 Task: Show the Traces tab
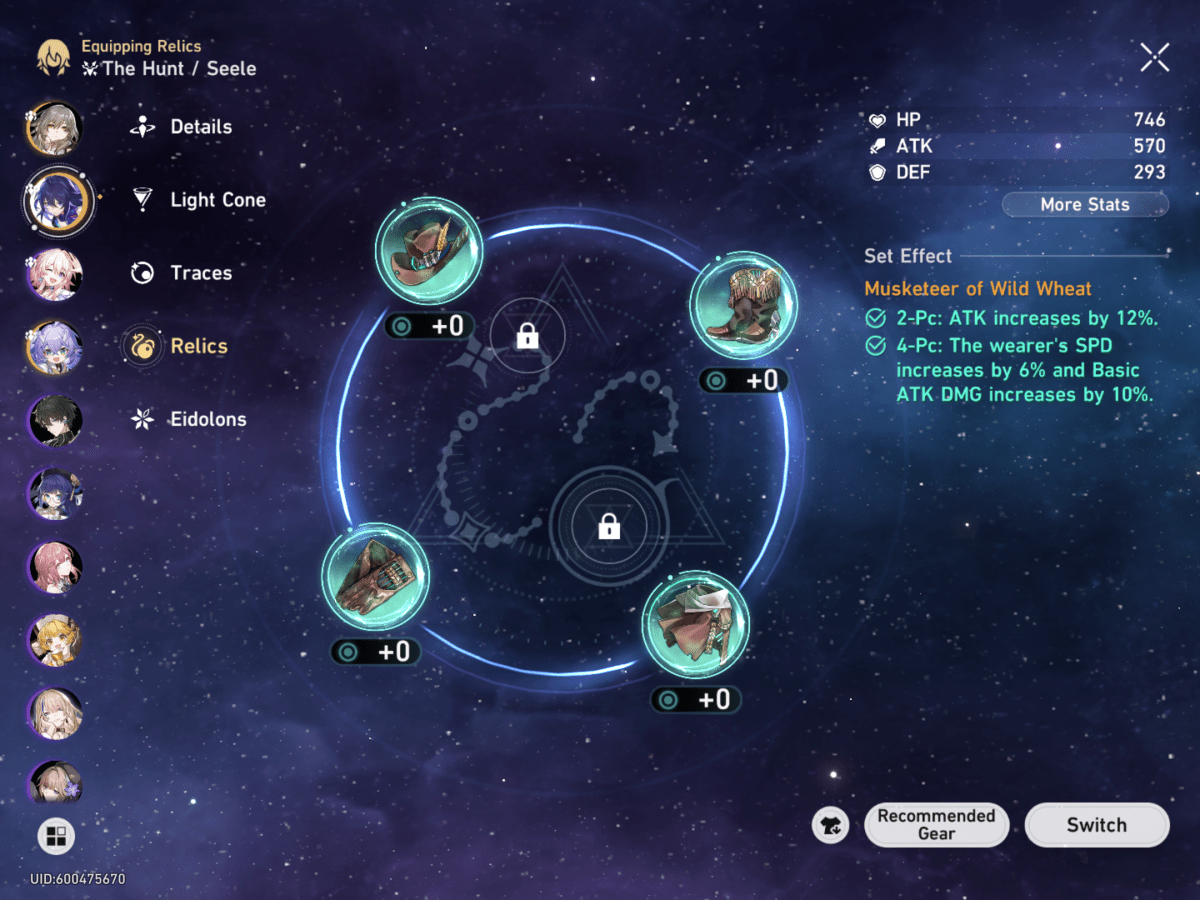[x=200, y=273]
